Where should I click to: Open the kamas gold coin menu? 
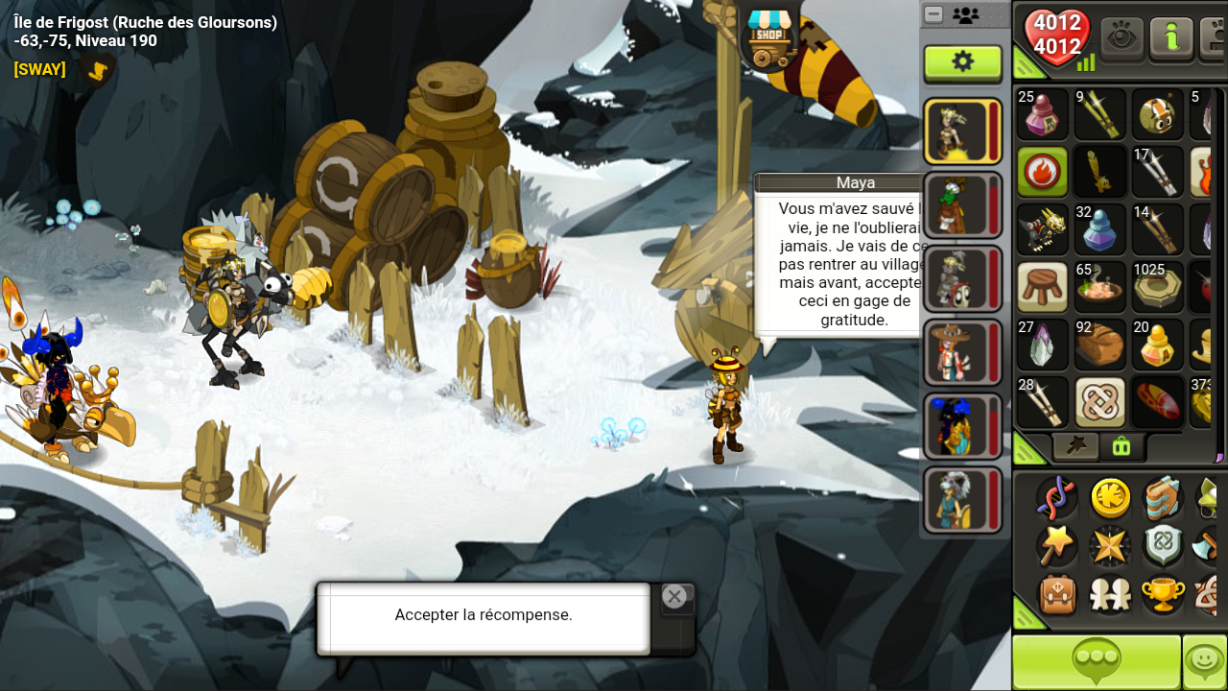pos(1110,497)
